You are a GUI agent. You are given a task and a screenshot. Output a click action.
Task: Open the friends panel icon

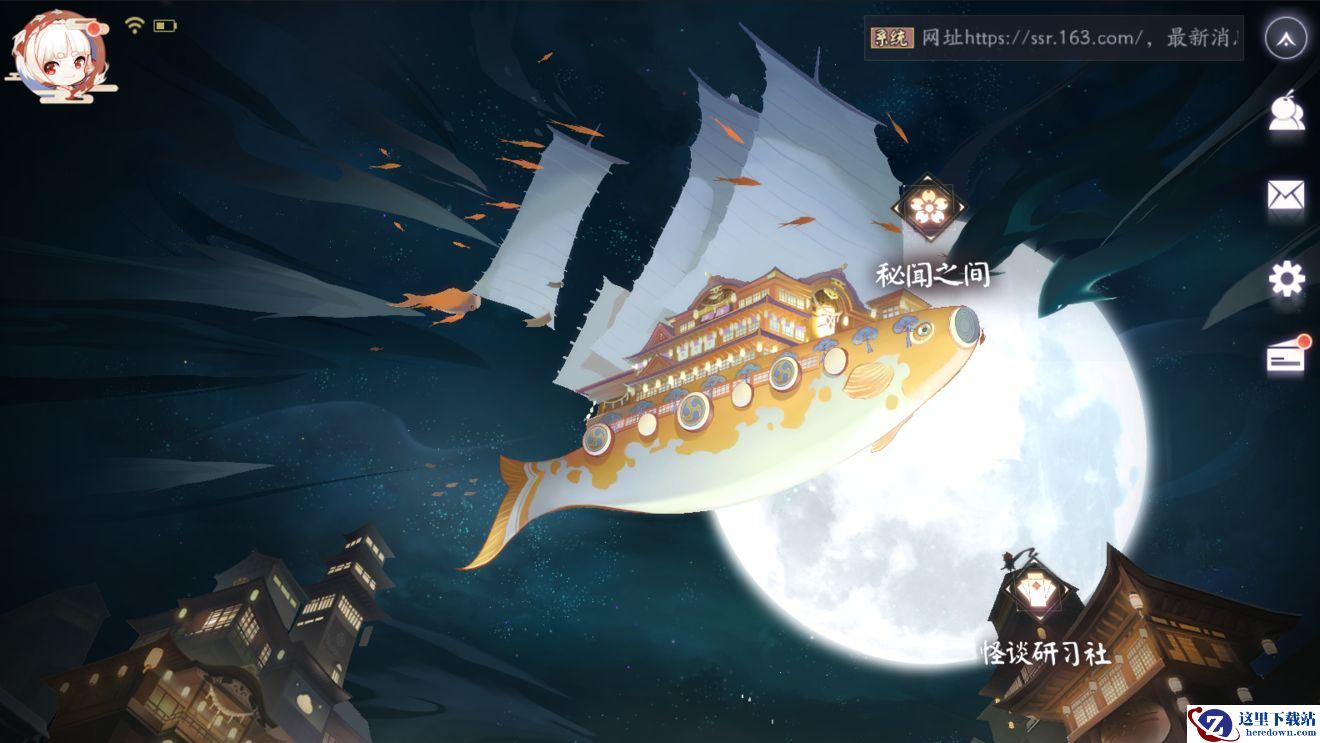pyautogui.click(x=1289, y=113)
